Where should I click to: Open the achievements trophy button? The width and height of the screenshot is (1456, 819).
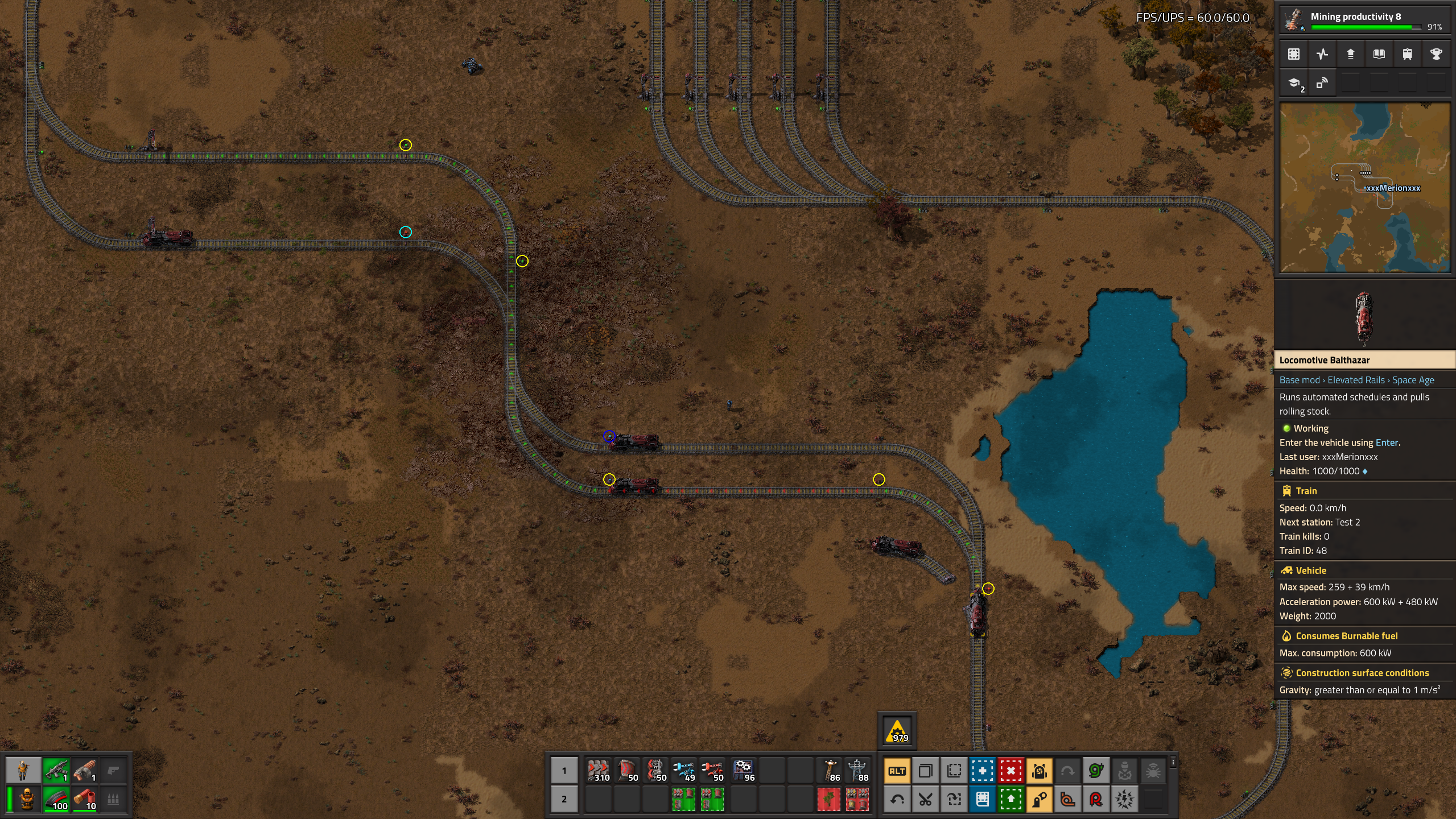coord(1436,54)
